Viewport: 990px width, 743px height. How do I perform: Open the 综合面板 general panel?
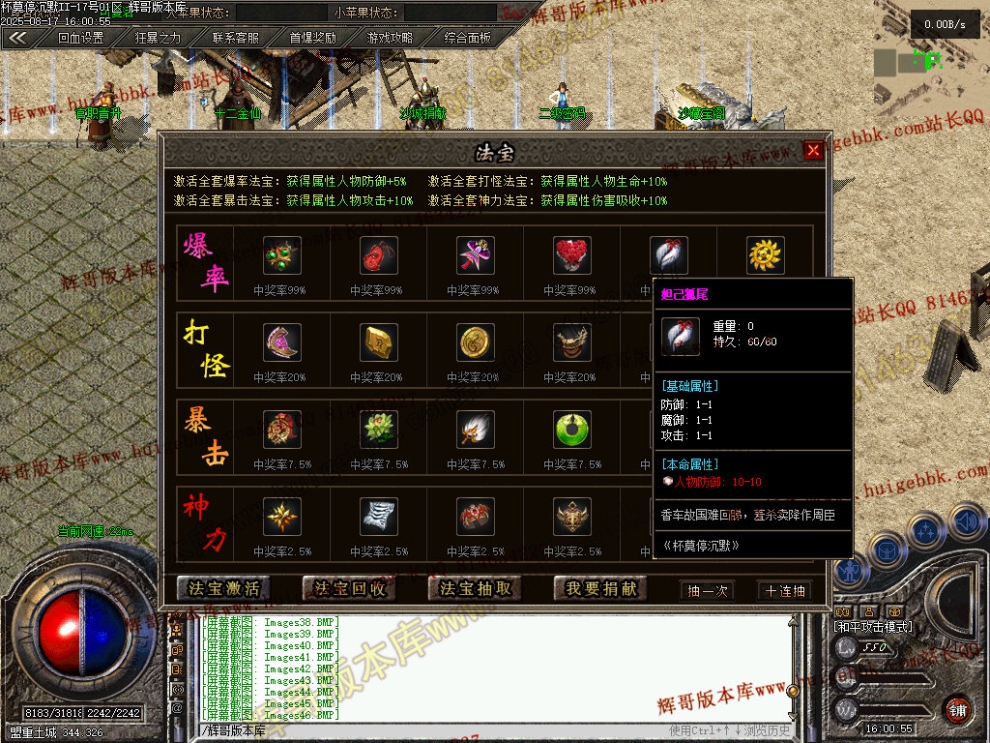(x=467, y=38)
